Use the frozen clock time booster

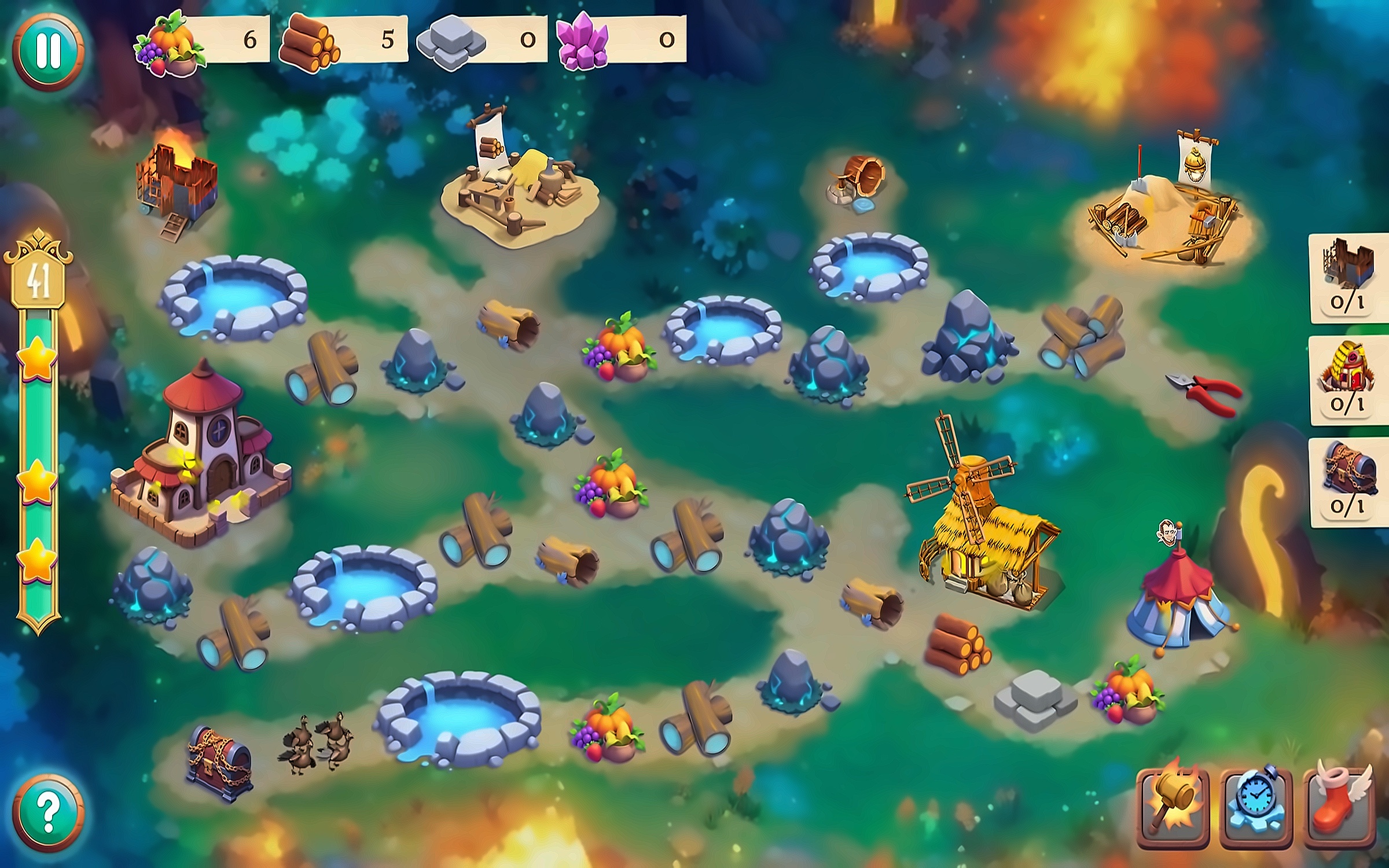[1256, 808]
